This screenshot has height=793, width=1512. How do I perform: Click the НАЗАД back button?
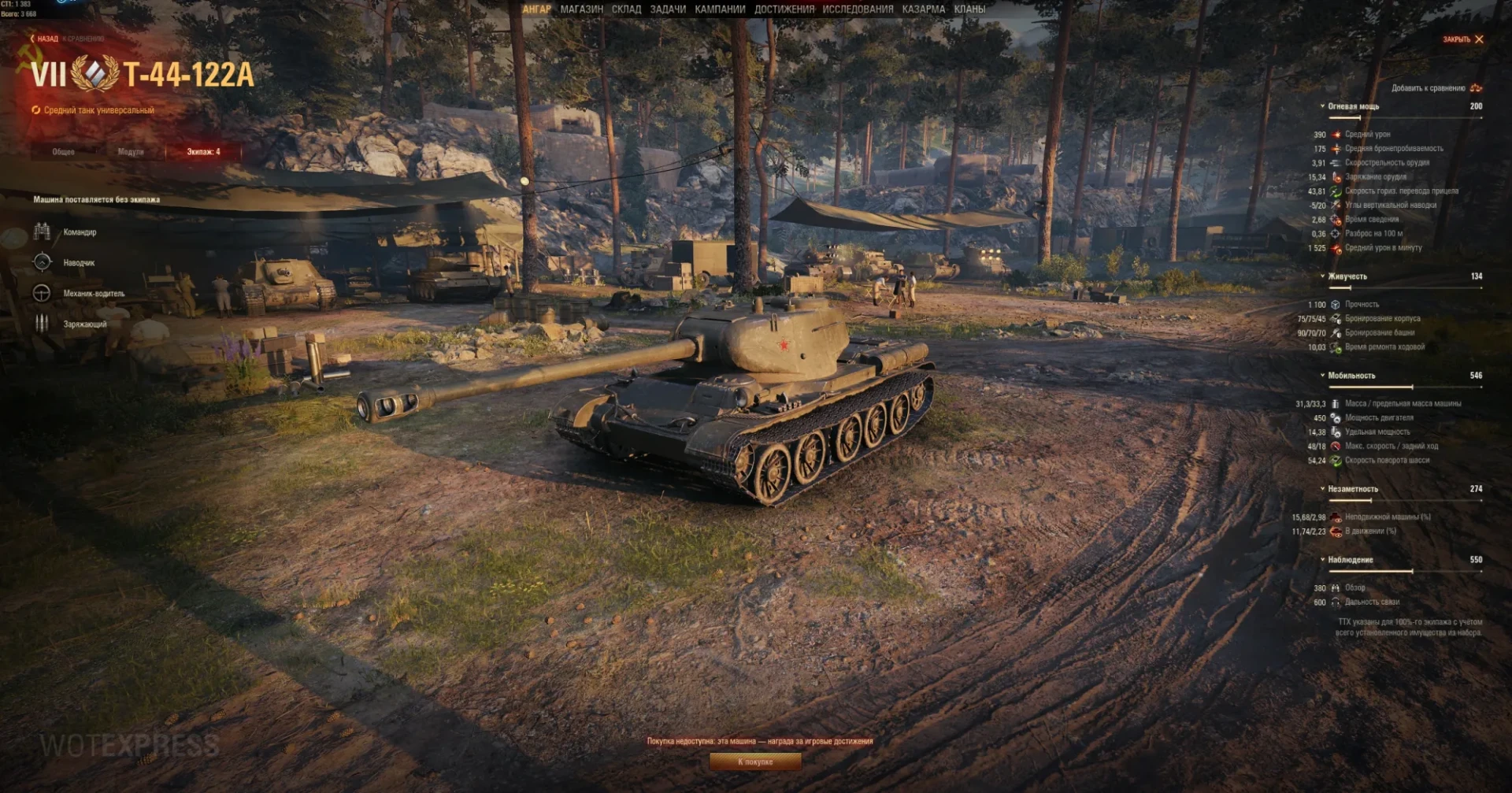click(45, 39)
